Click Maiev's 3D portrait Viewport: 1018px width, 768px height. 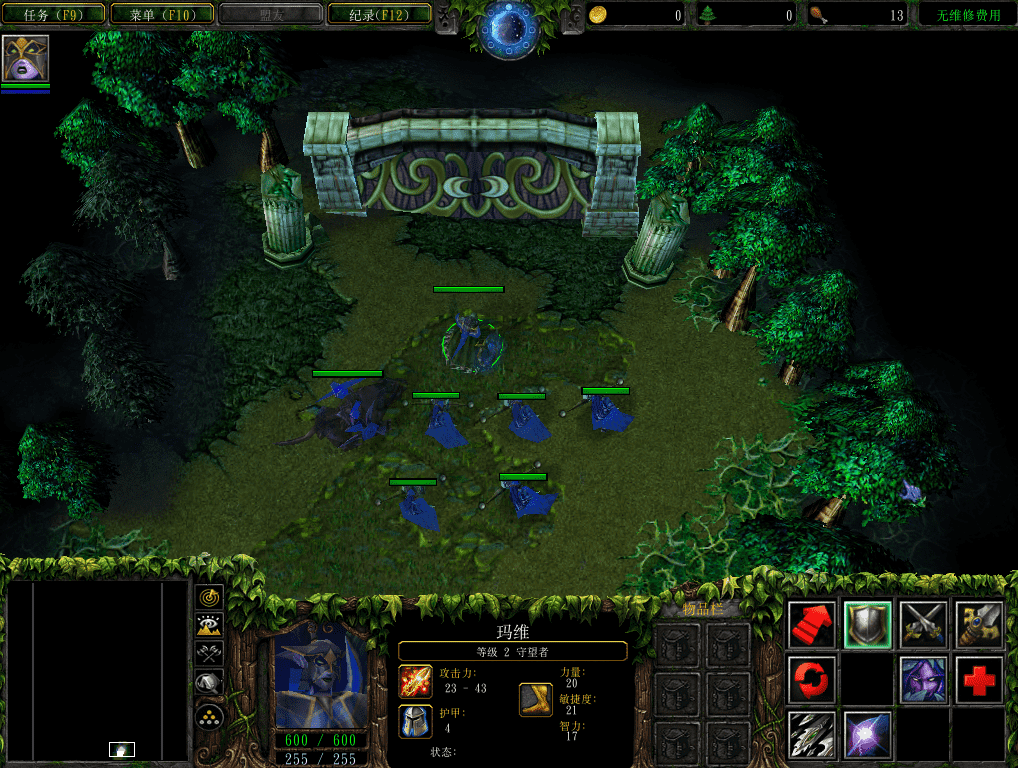[322, 678]
